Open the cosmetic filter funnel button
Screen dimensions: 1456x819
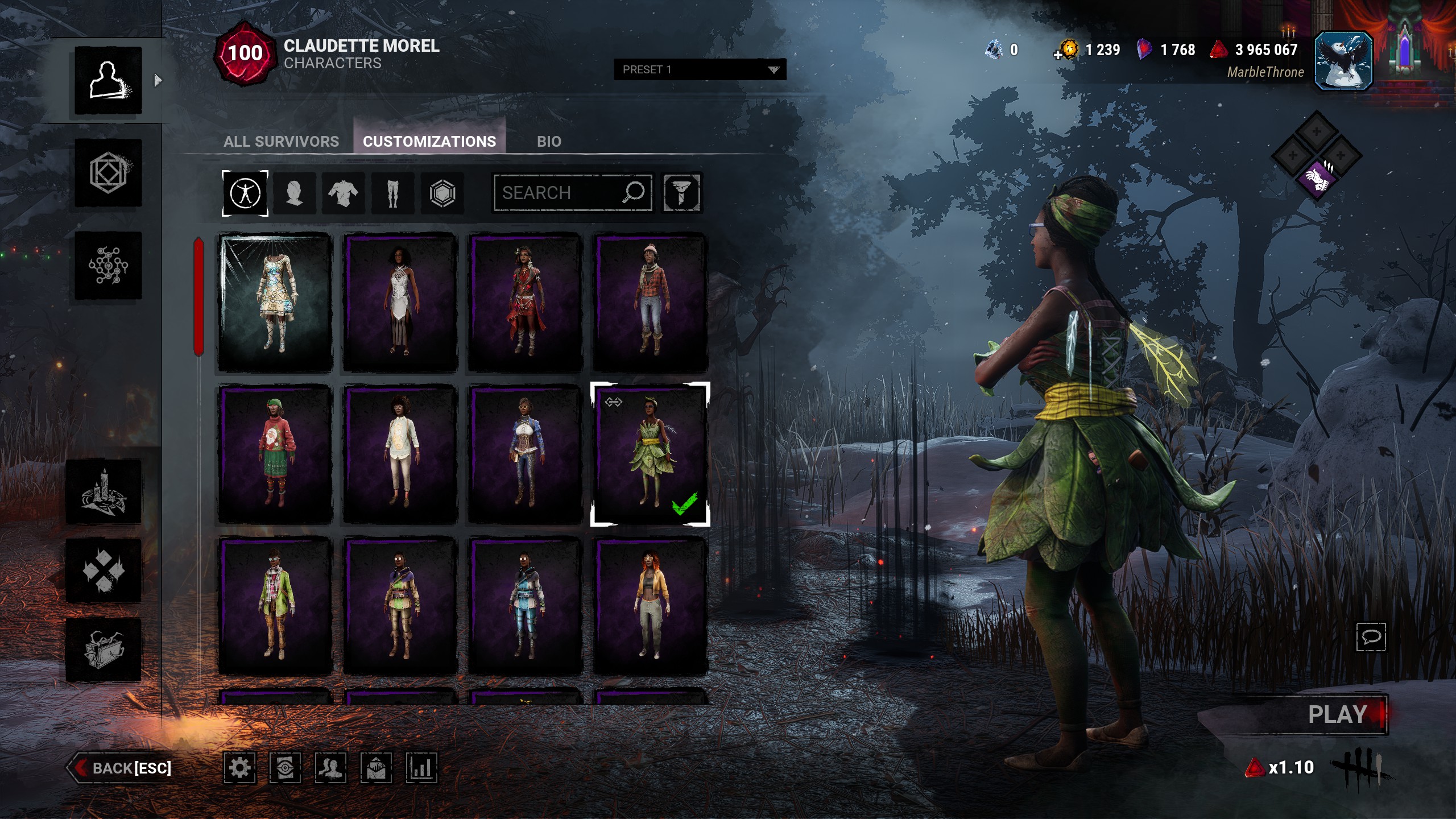(x=681, y=193)
